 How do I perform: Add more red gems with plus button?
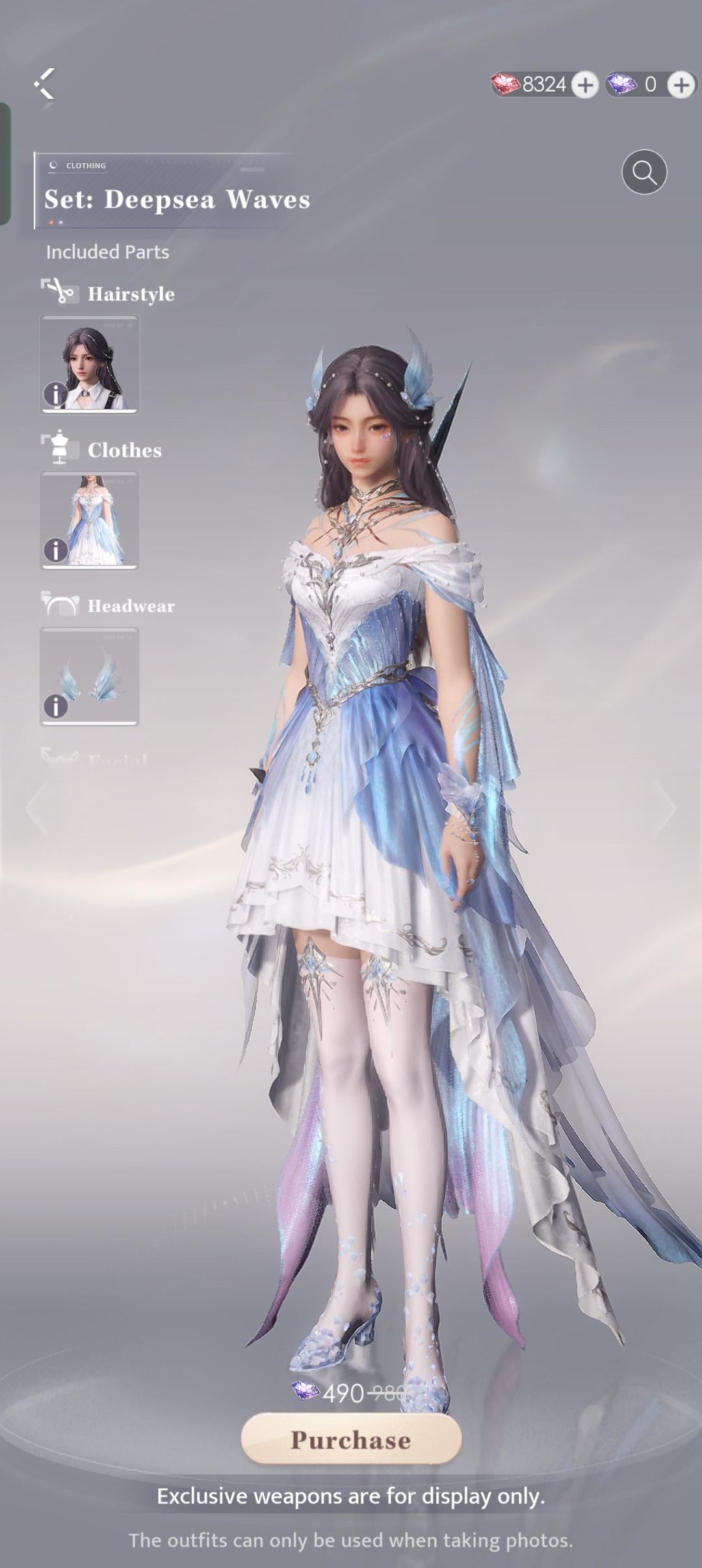(585, 85)
